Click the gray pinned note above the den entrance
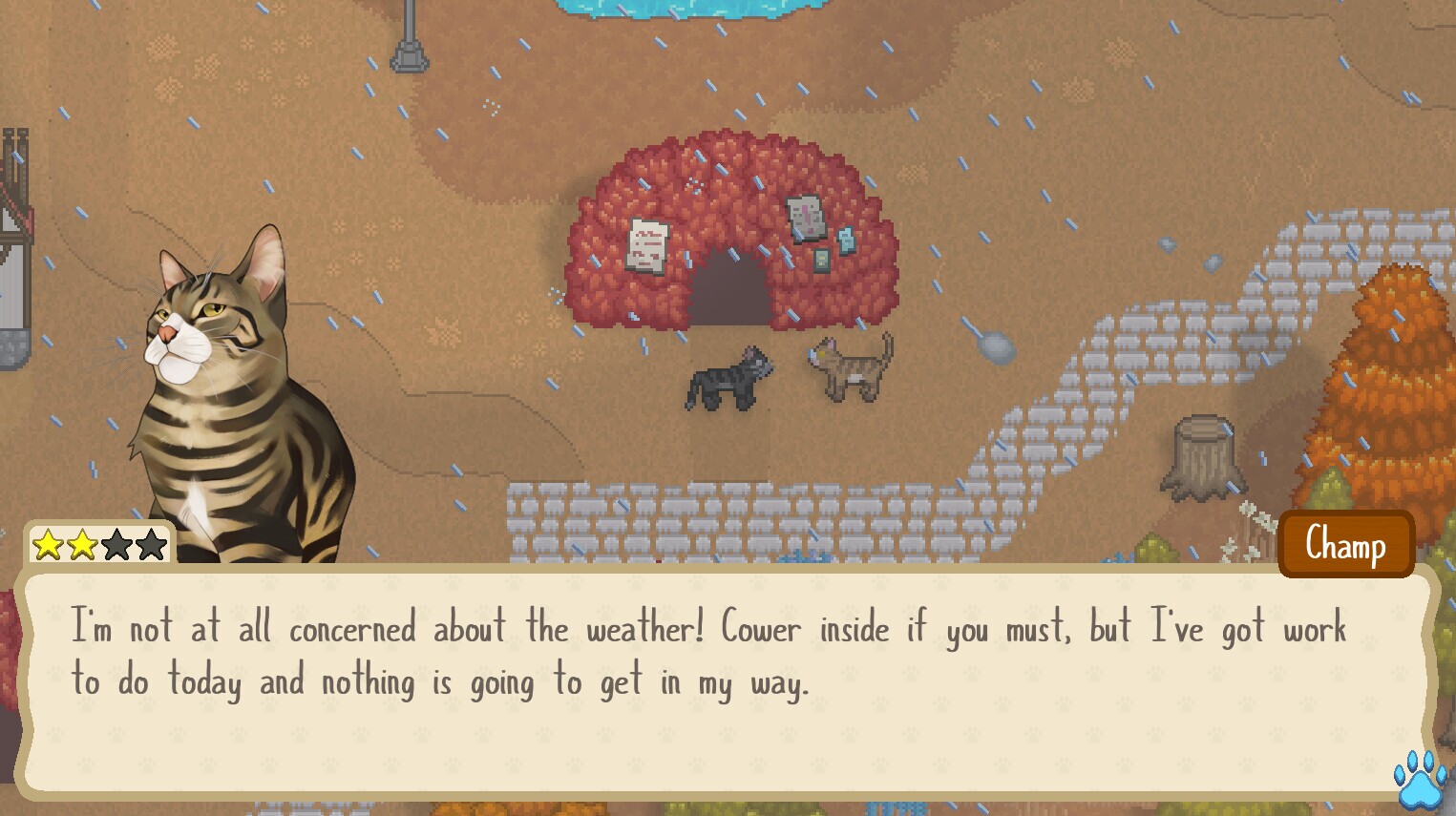 pos(805,218)
